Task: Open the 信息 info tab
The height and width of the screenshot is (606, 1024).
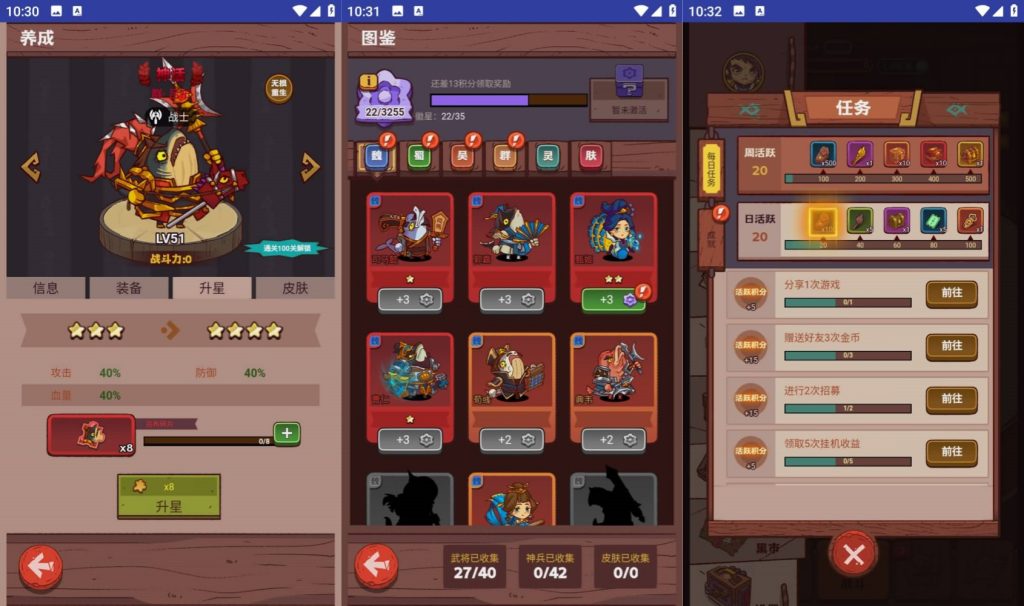Action: tap(46, 288)
